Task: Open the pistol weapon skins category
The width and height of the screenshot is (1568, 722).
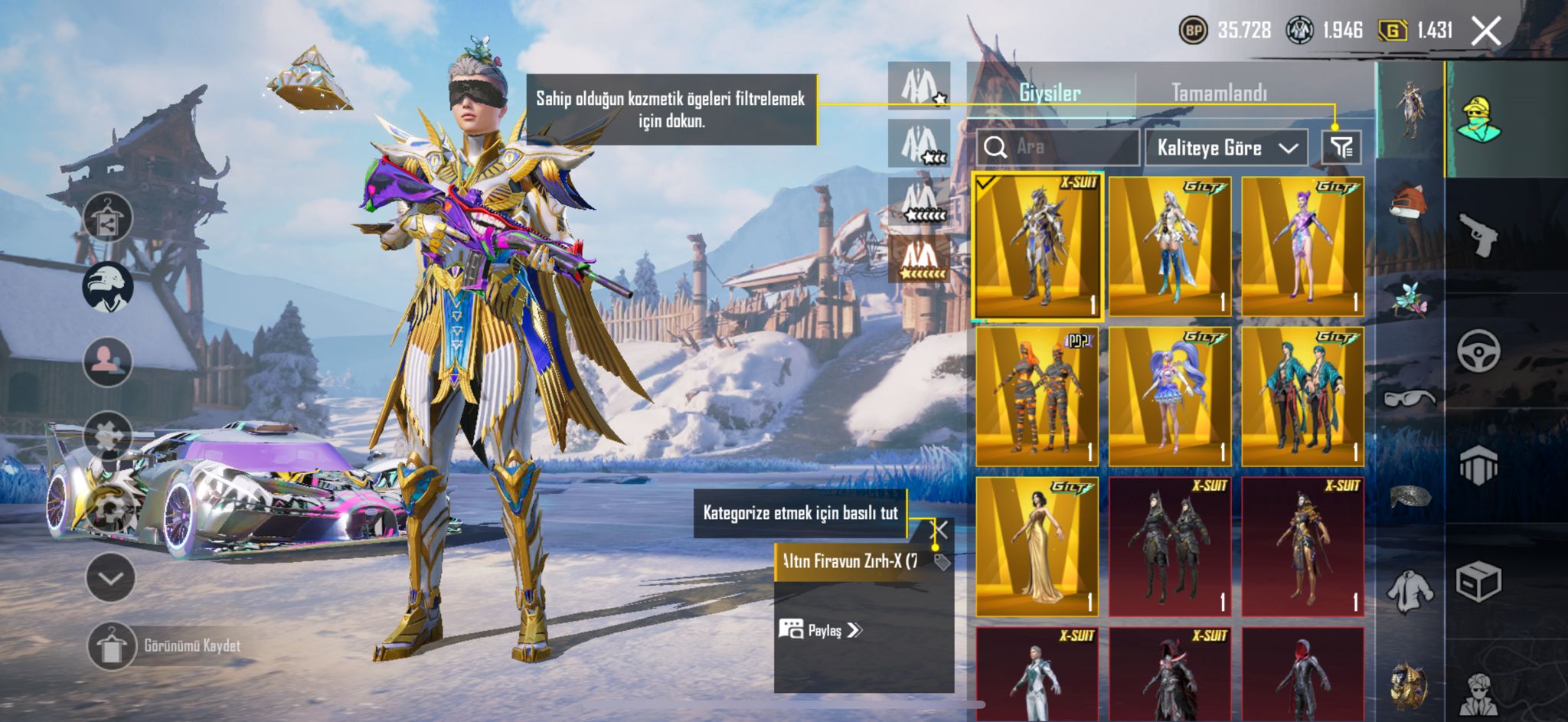Action: pos(1478,234)
